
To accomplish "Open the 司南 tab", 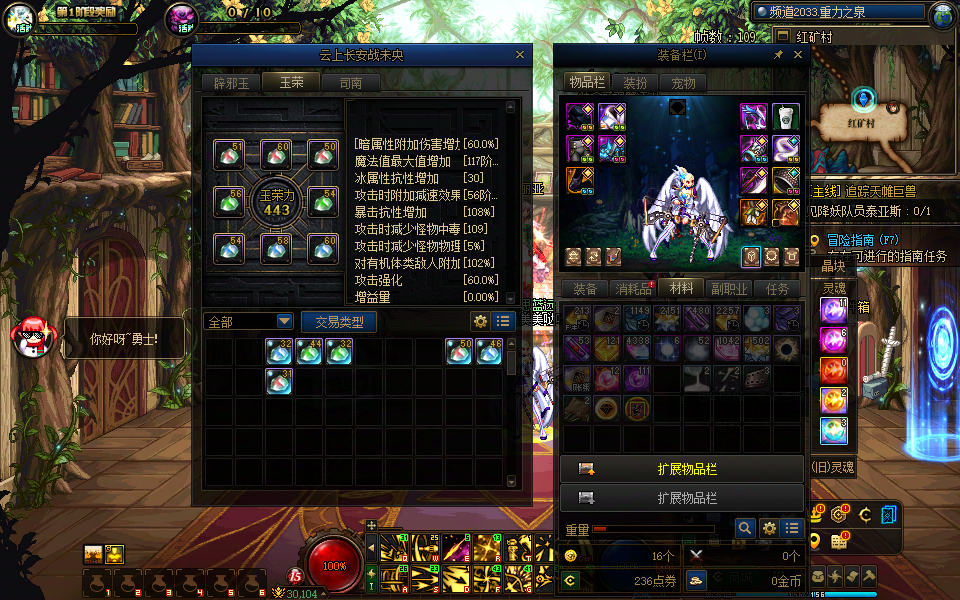I will point(351,83).
